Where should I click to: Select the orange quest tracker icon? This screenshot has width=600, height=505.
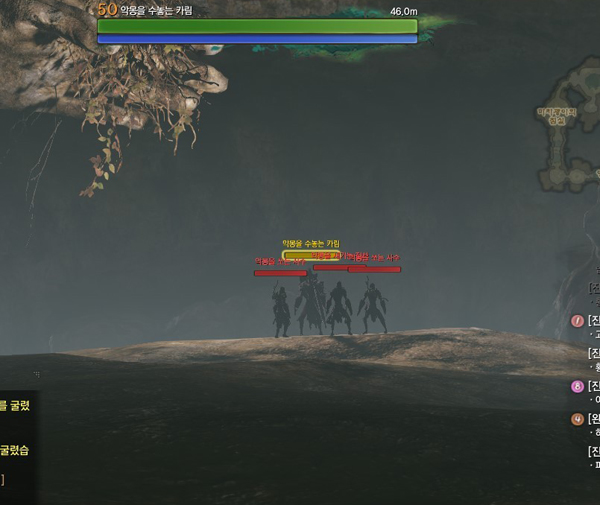click(577, 419)
